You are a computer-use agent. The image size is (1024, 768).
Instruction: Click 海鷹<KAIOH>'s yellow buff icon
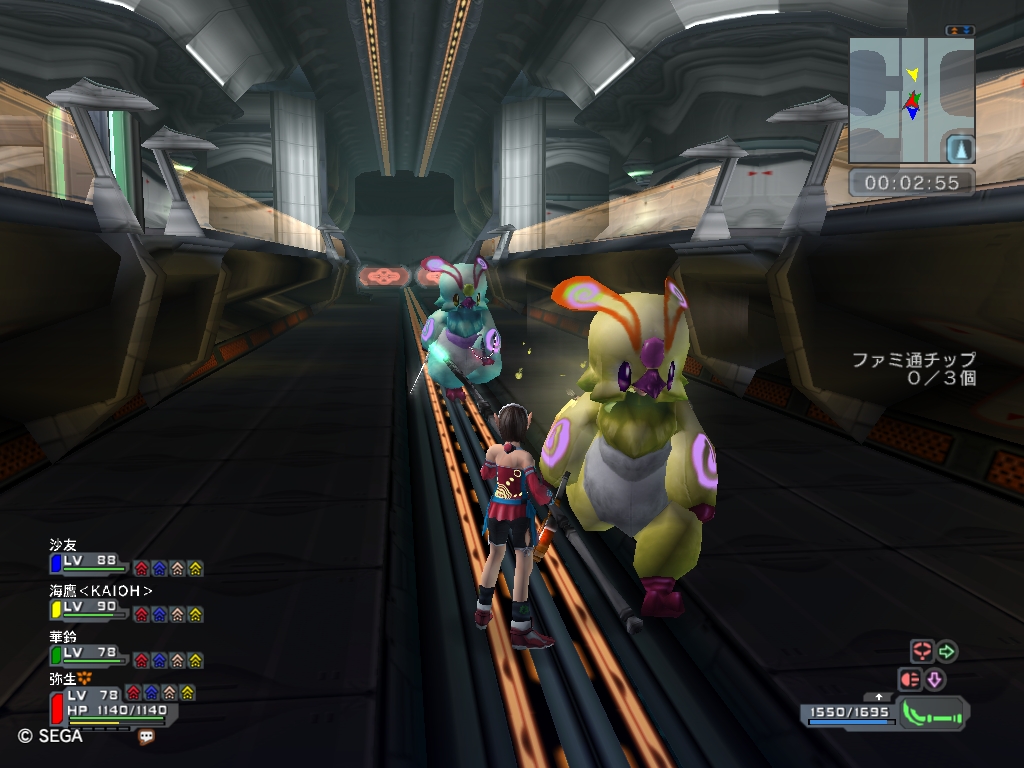click(195, 614)
